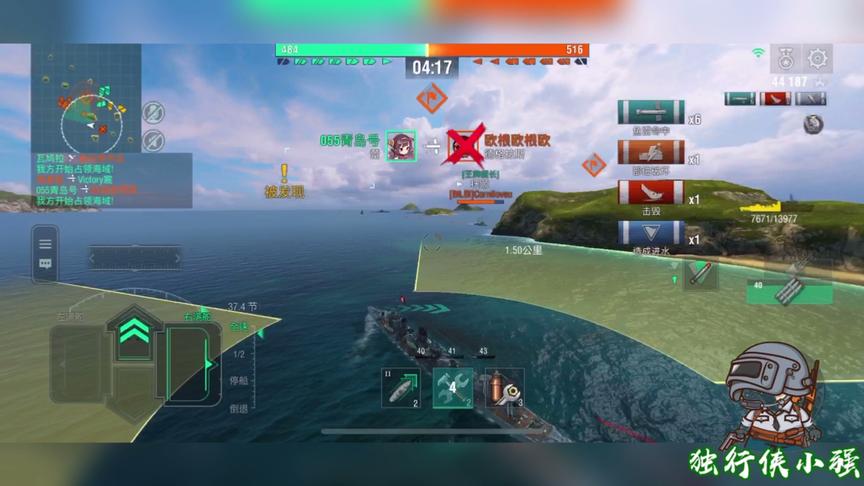Image resolution: width=864 pixels, height=486 pixels.
Task: Tap the 055青岛号 player portrait
Action: (x=401, y=146)
